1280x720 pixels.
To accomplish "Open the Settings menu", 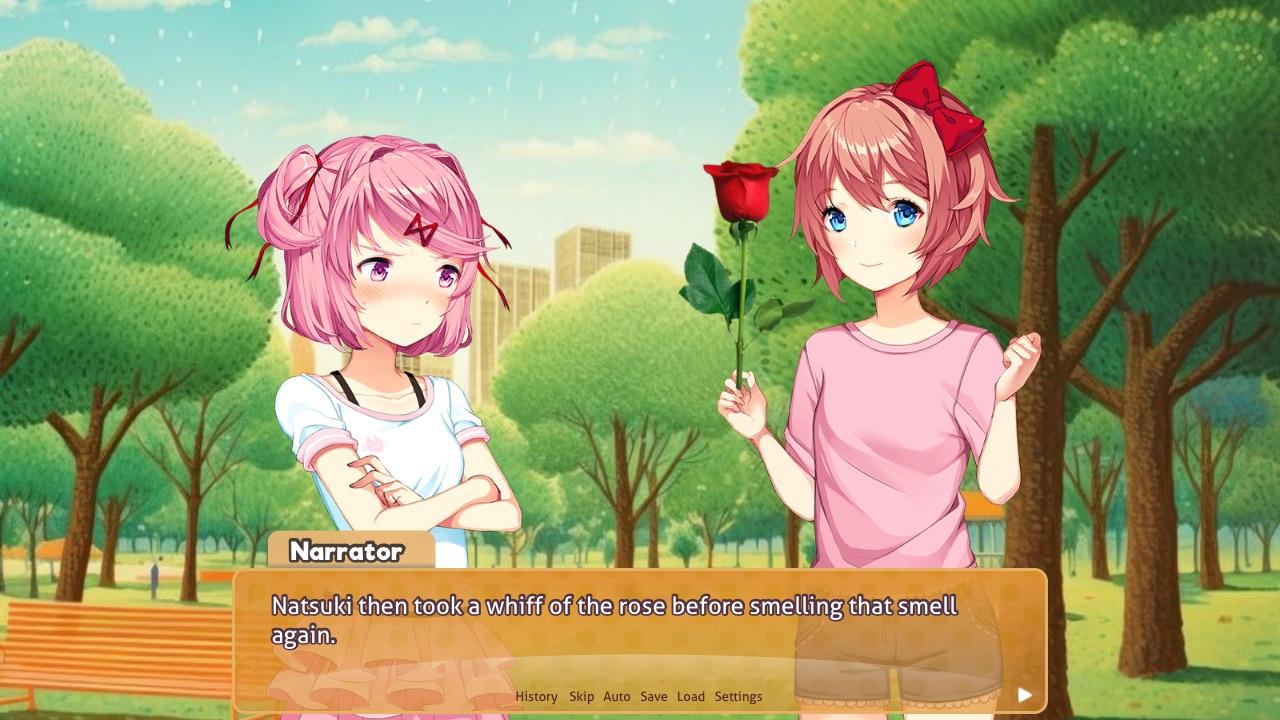I will coord(736,696).
